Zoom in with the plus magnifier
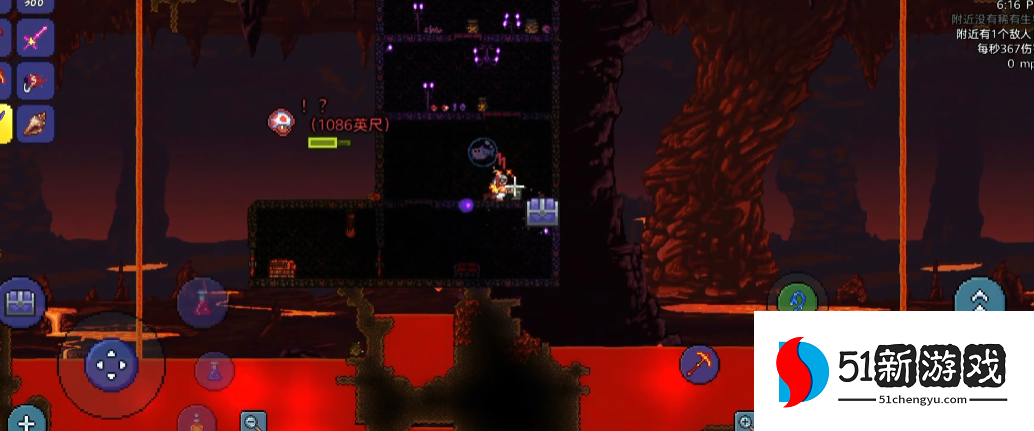This screenshot has width=1034, height=431. (745, 421)
